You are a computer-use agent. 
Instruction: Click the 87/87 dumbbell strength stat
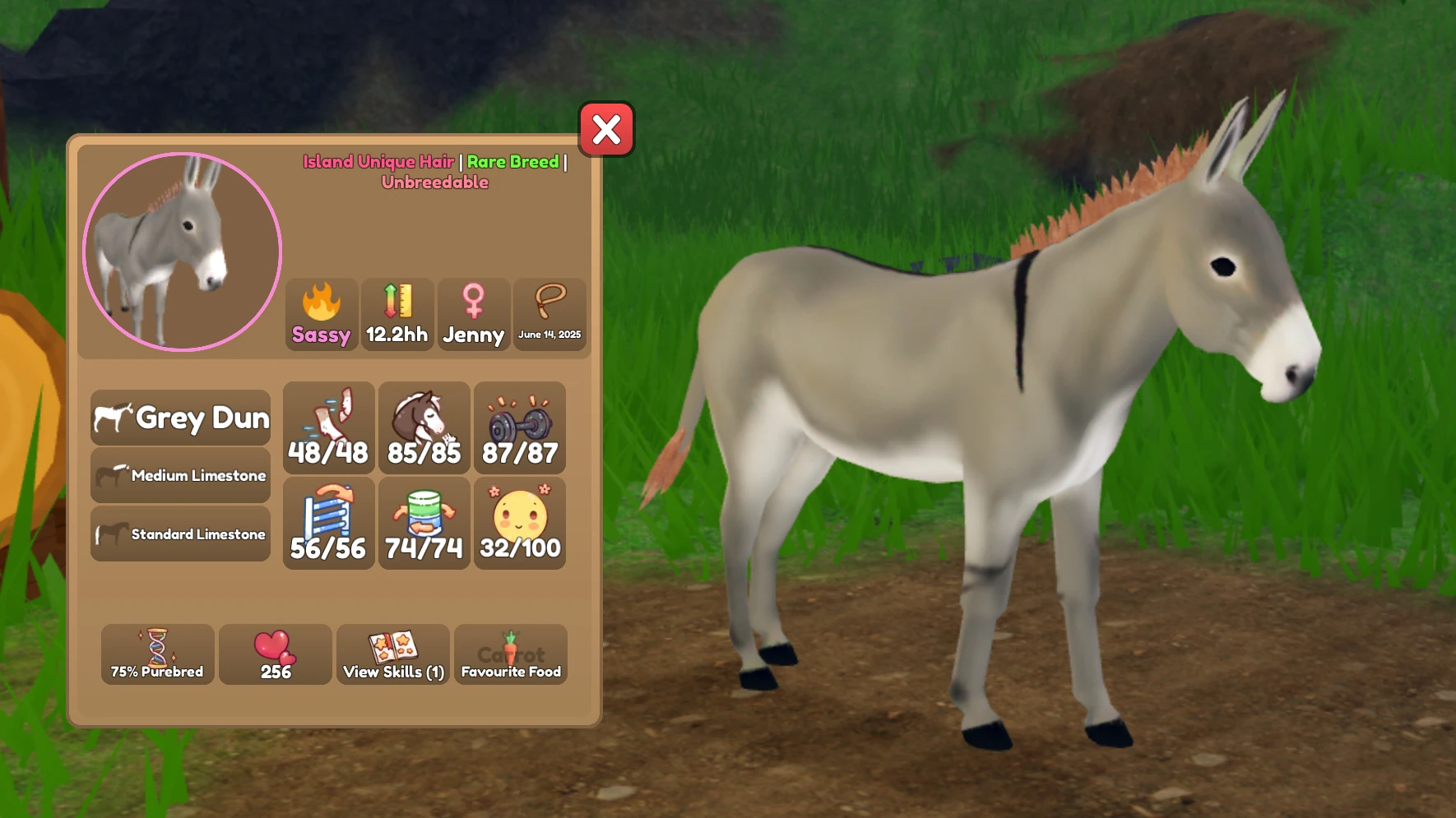520,427
